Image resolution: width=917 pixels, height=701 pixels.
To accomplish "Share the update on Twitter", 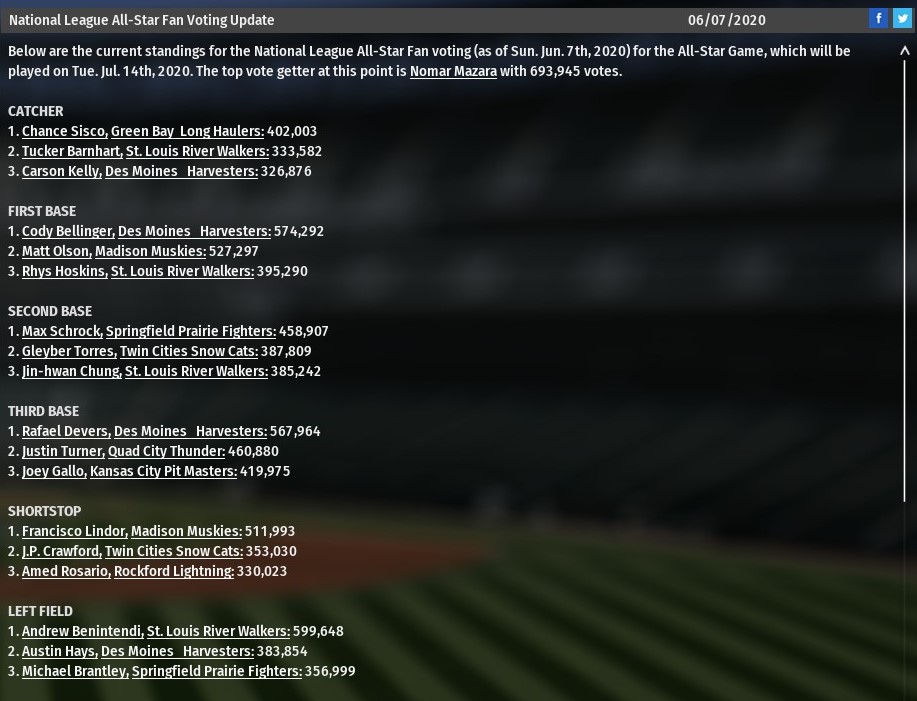I will coord(901,18).
